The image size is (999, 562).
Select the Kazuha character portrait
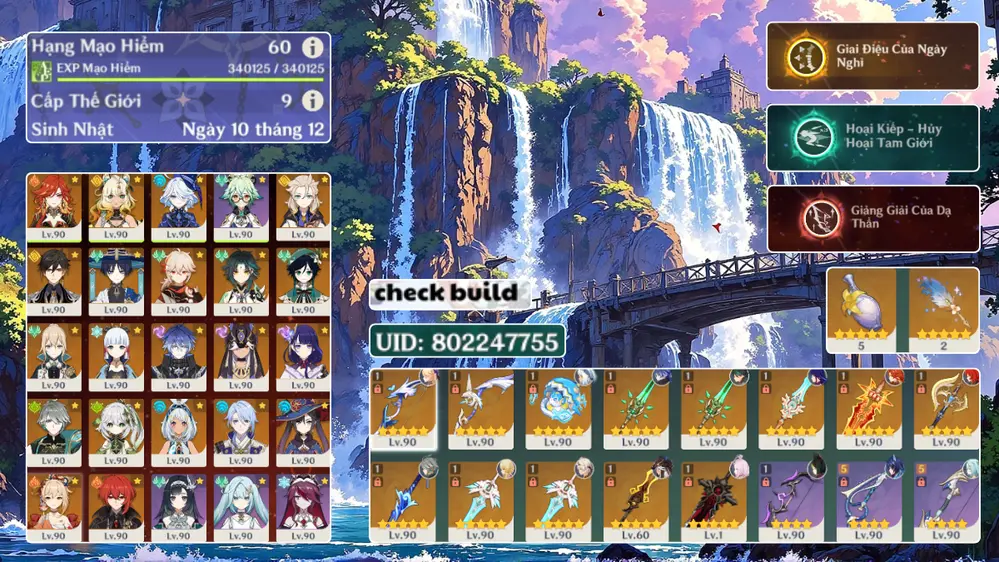pyautogui.click(x=178, y=277)
